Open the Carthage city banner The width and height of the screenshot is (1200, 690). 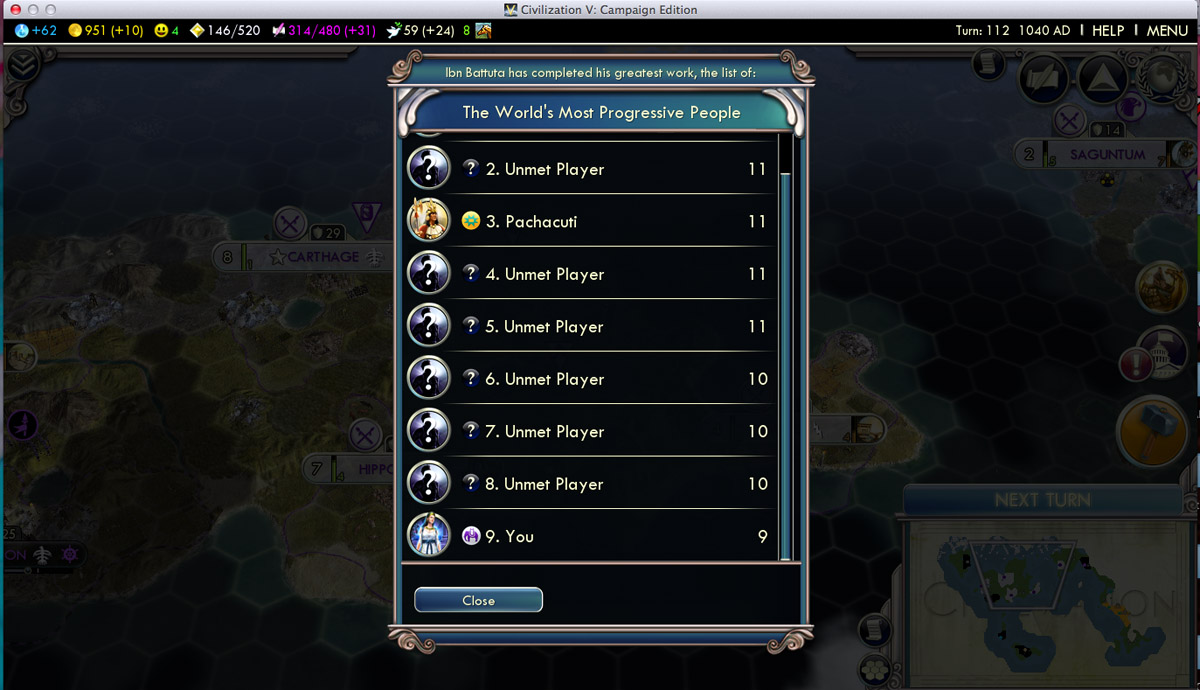[322, 257]
